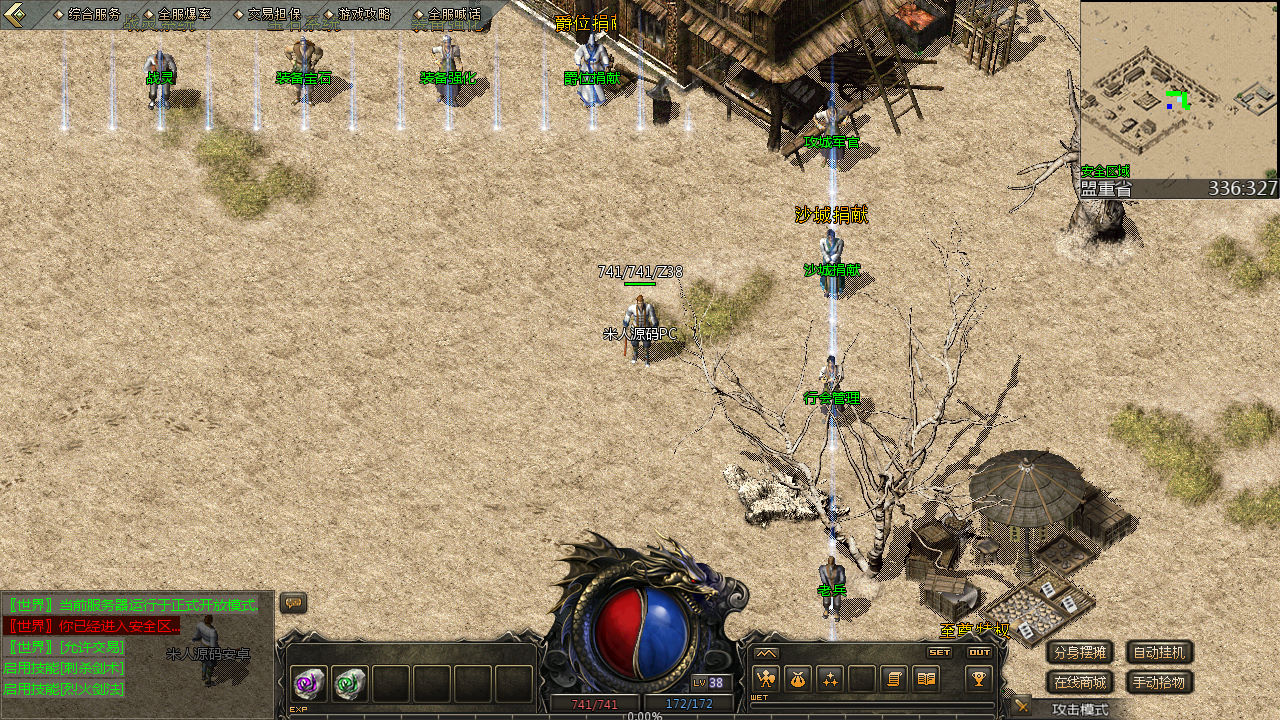Open the character warrior icon panel

(765, 679)
